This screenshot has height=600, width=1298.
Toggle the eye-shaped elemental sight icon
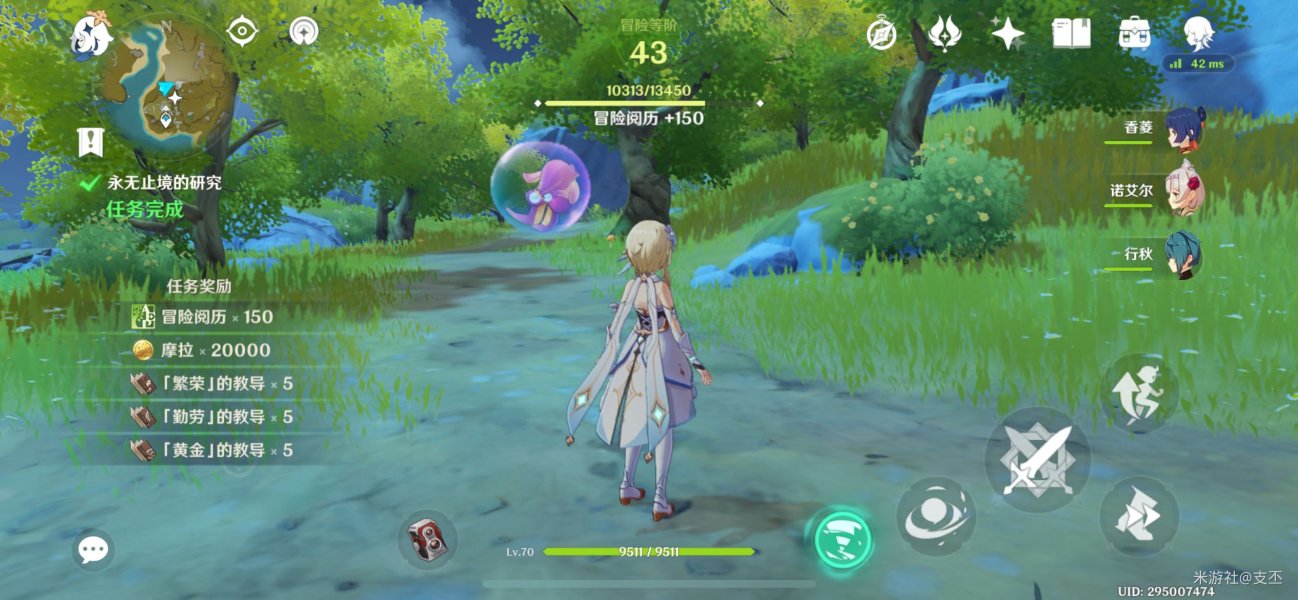click(242, 32)
